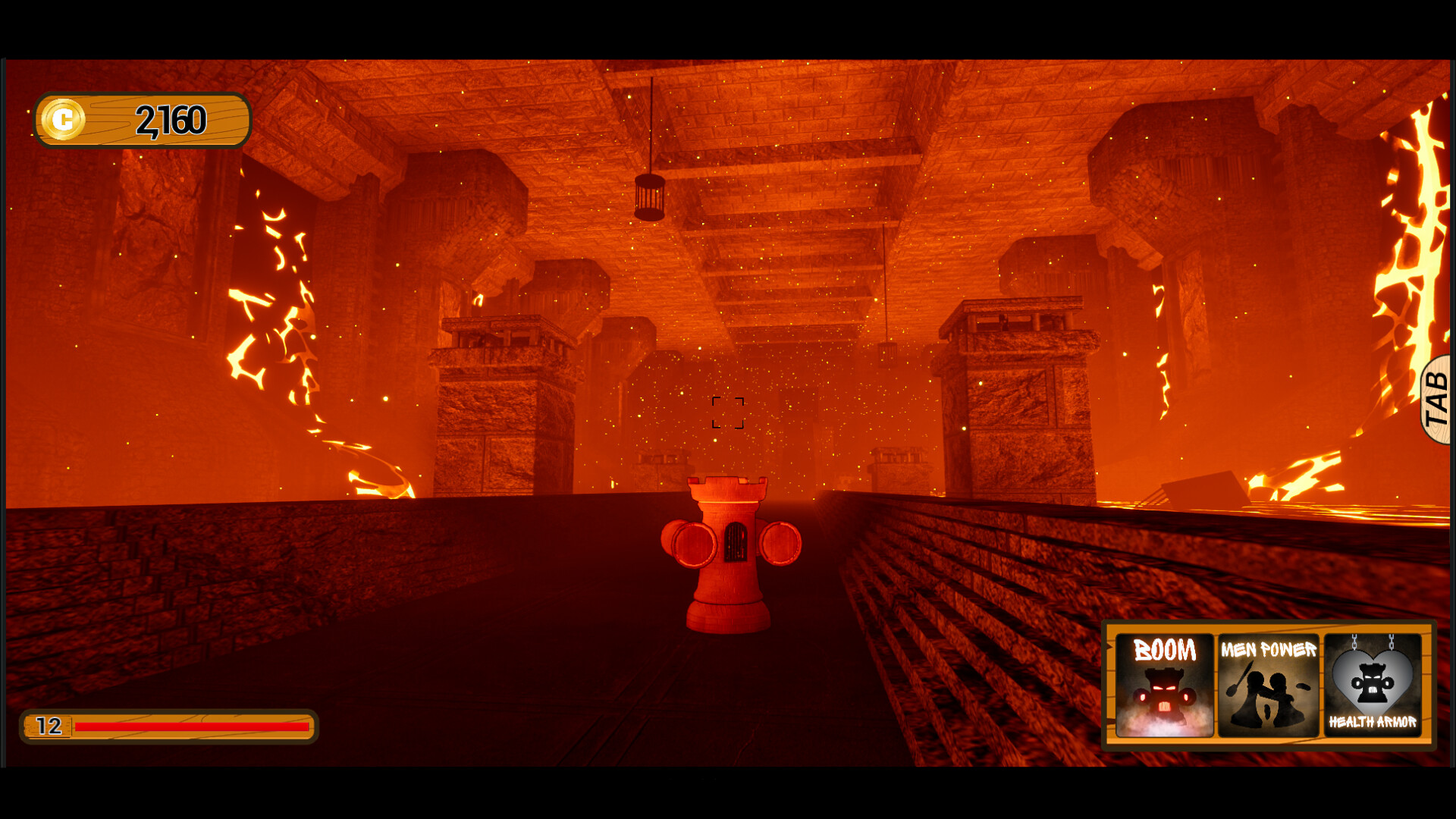Click the red health bar

tap(193, 726)
